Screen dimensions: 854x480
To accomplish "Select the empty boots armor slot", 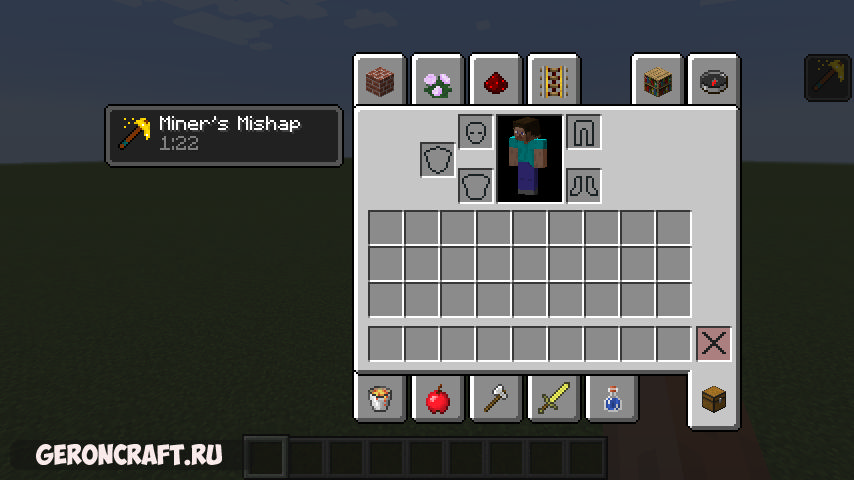I will coord(584,185).
